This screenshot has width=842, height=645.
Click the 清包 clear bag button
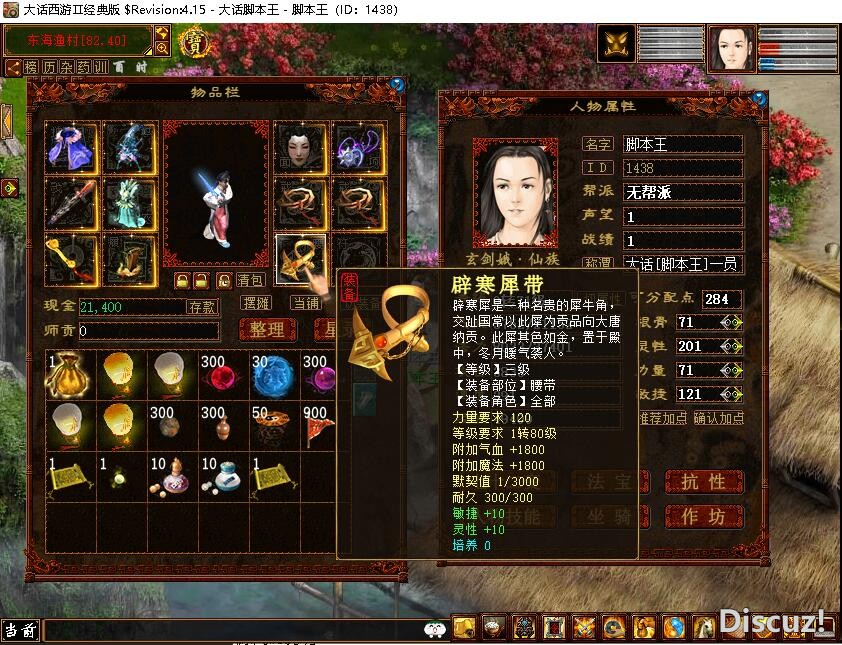point(250,281)
